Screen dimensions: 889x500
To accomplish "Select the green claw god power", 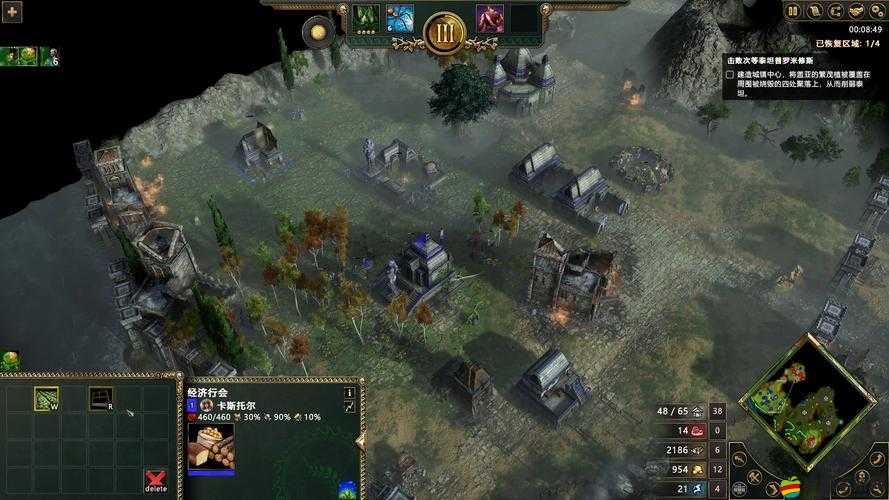I will 365,17.
